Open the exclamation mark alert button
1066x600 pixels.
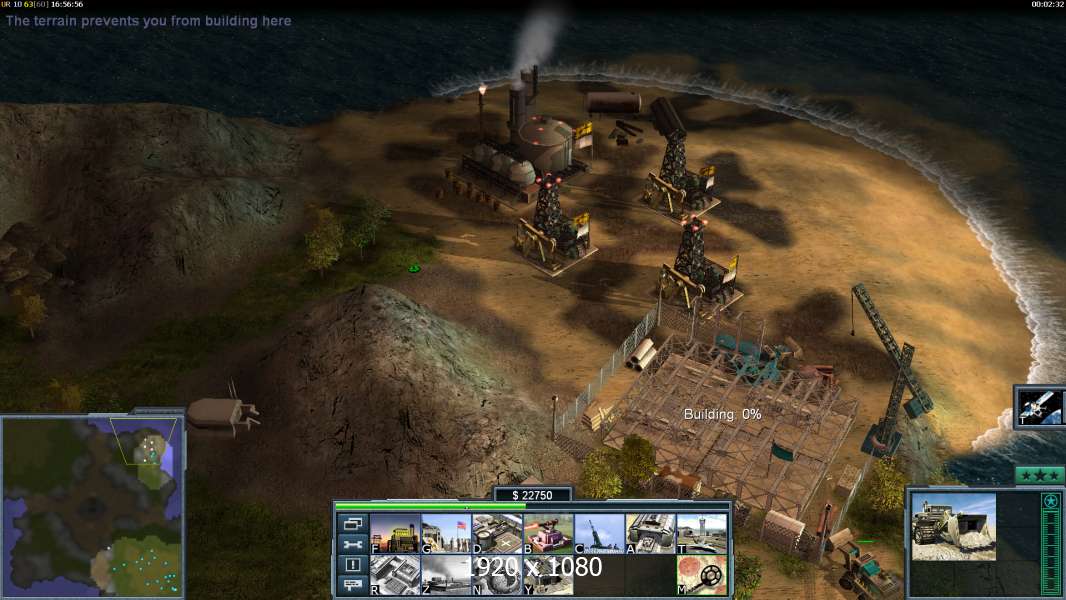click(x=352, y=565)
